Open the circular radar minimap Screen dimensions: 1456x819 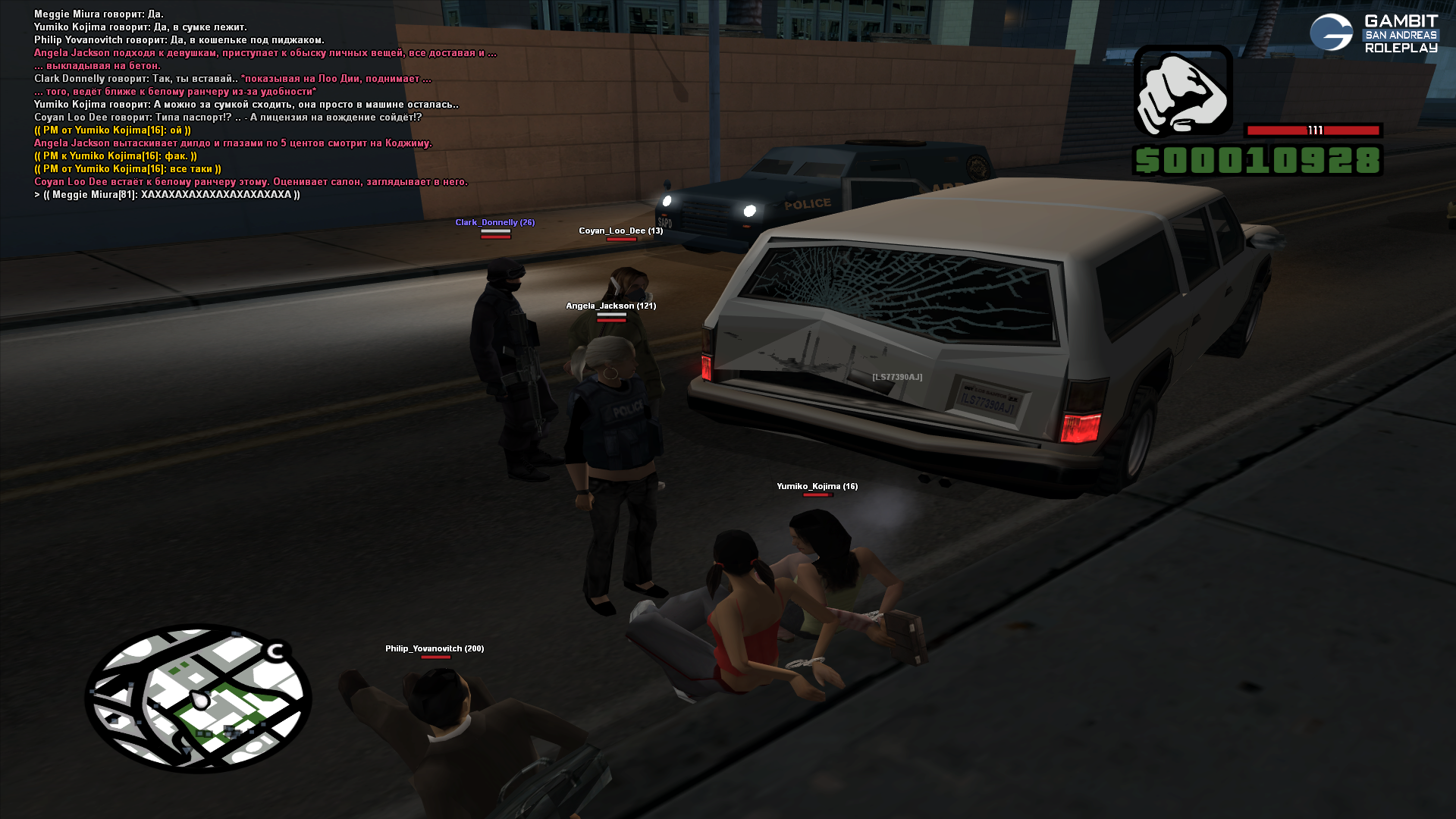click(198, 698)
